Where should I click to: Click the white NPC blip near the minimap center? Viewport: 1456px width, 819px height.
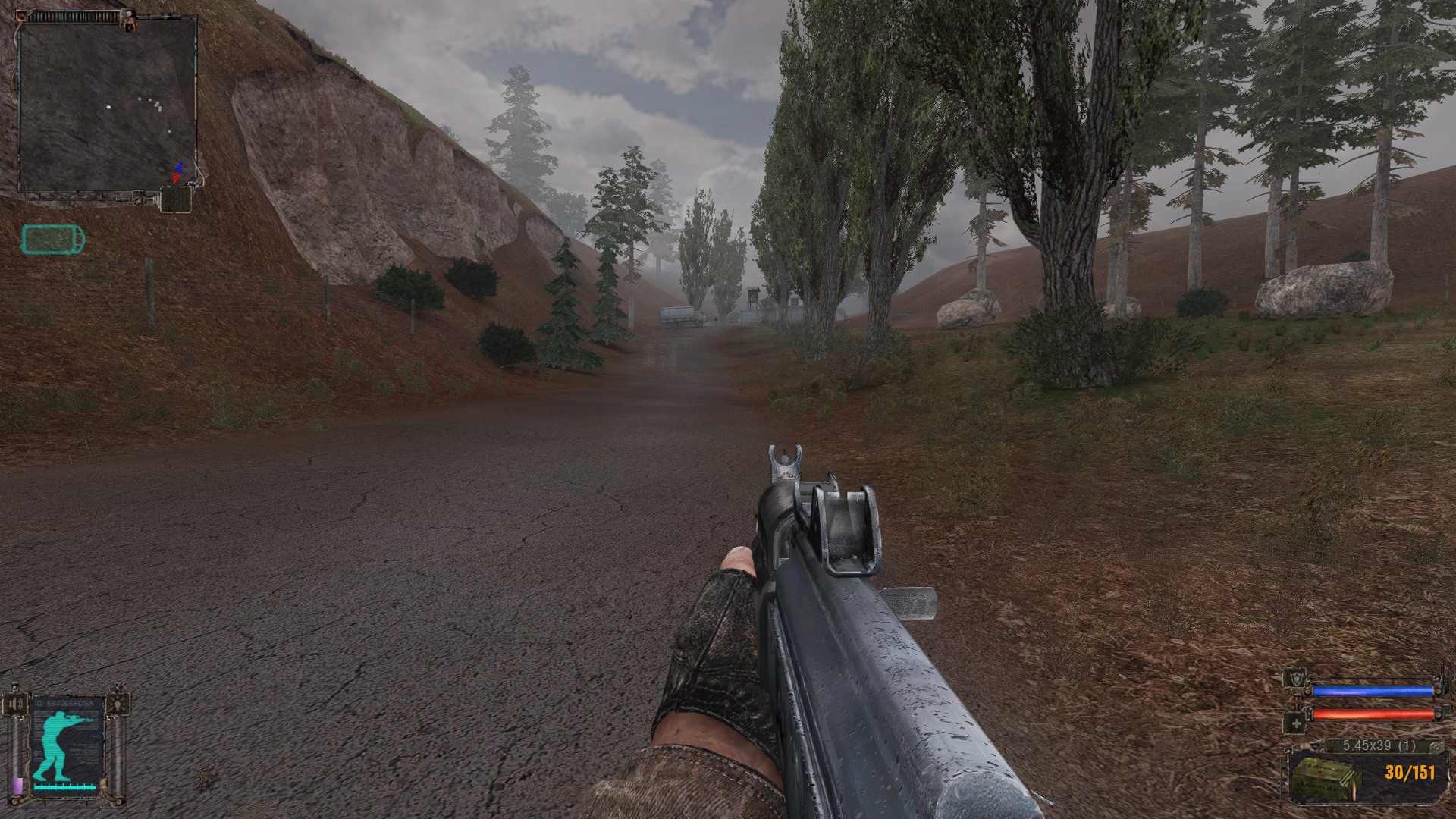(108, 107)
